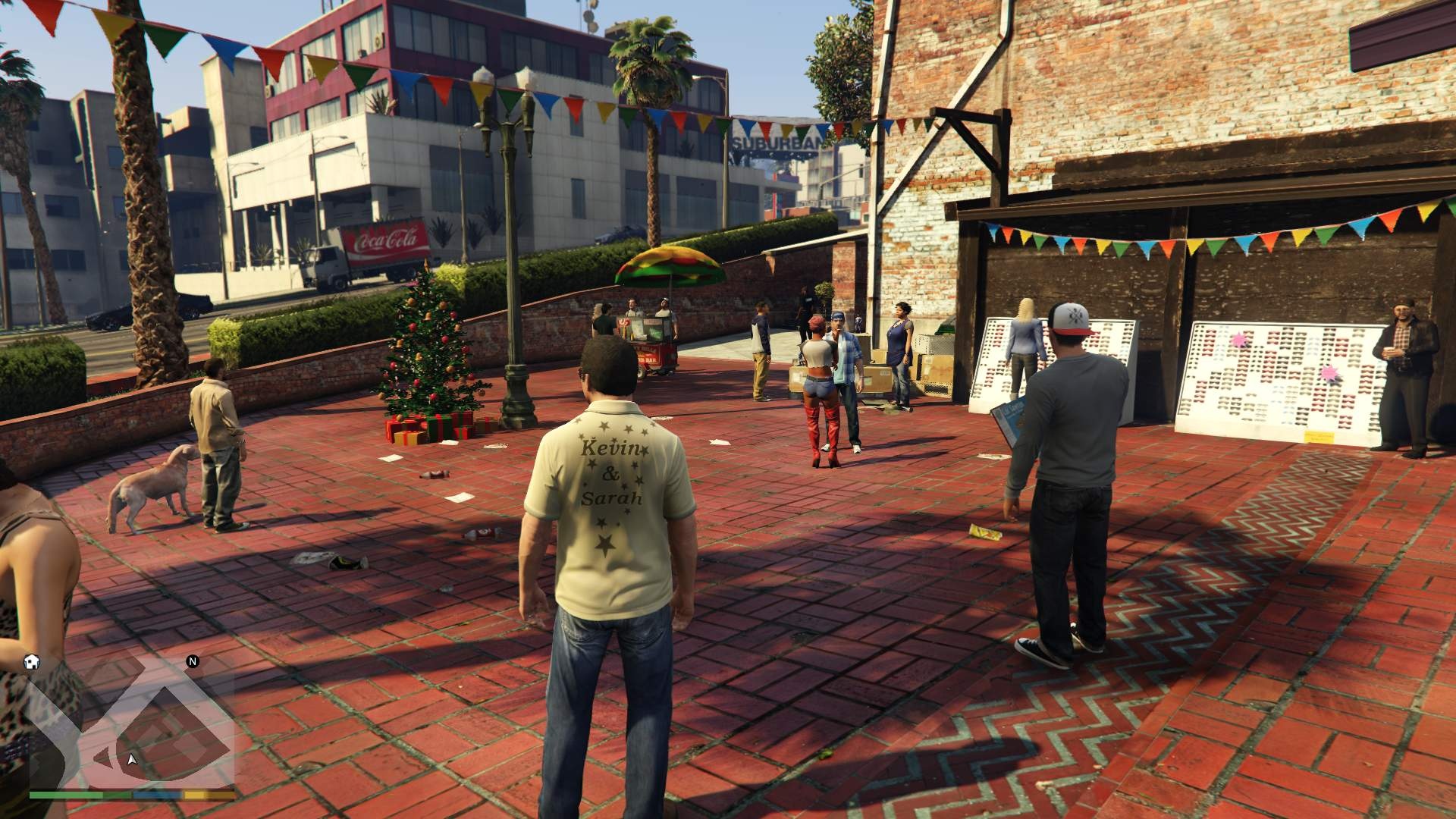Click the white player arrow on minimap
Viewport: 1456px width, 819px height.
[133, 759]
